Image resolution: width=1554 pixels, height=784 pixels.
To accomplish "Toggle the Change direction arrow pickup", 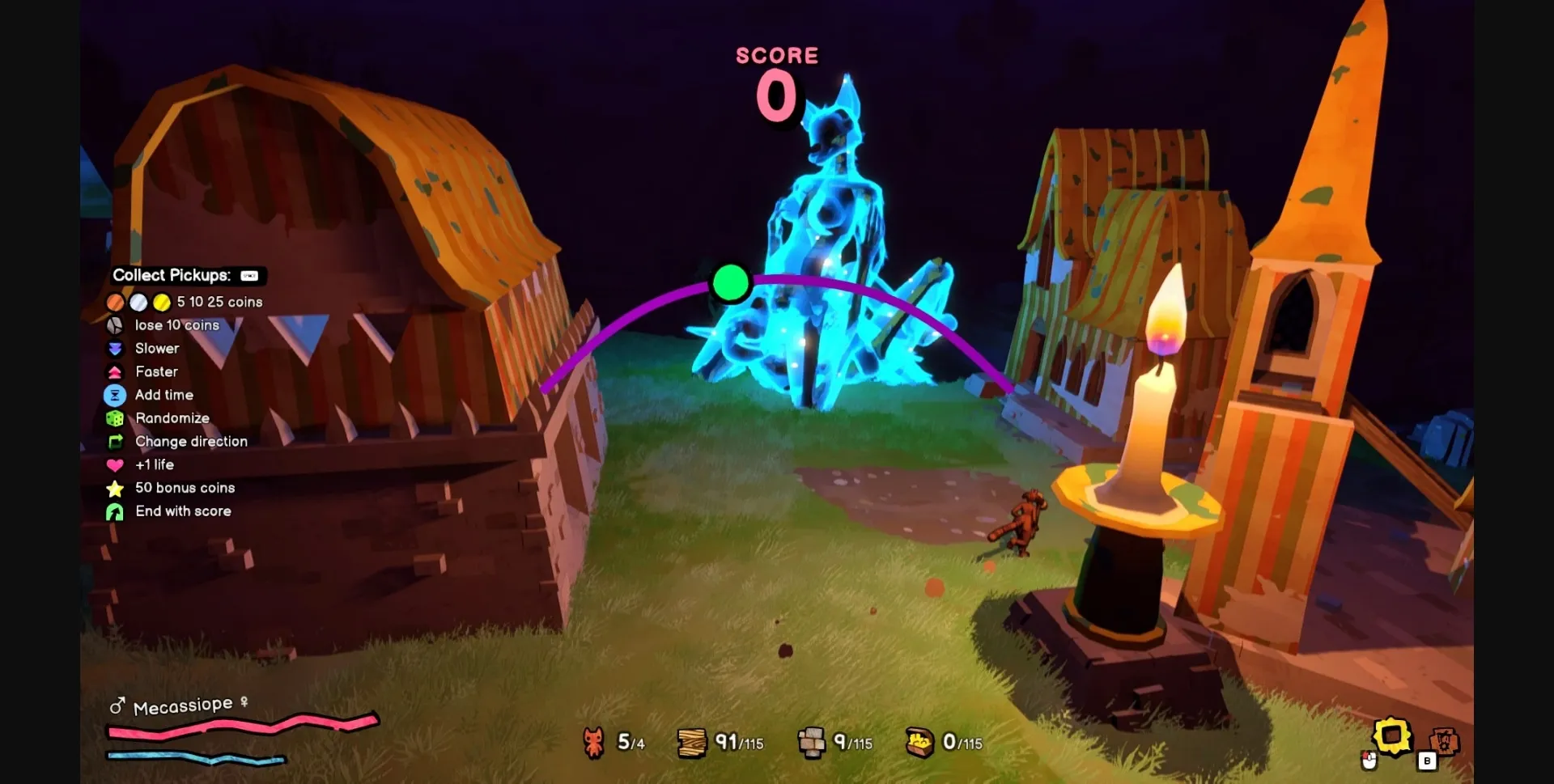I will coord(116,442).
